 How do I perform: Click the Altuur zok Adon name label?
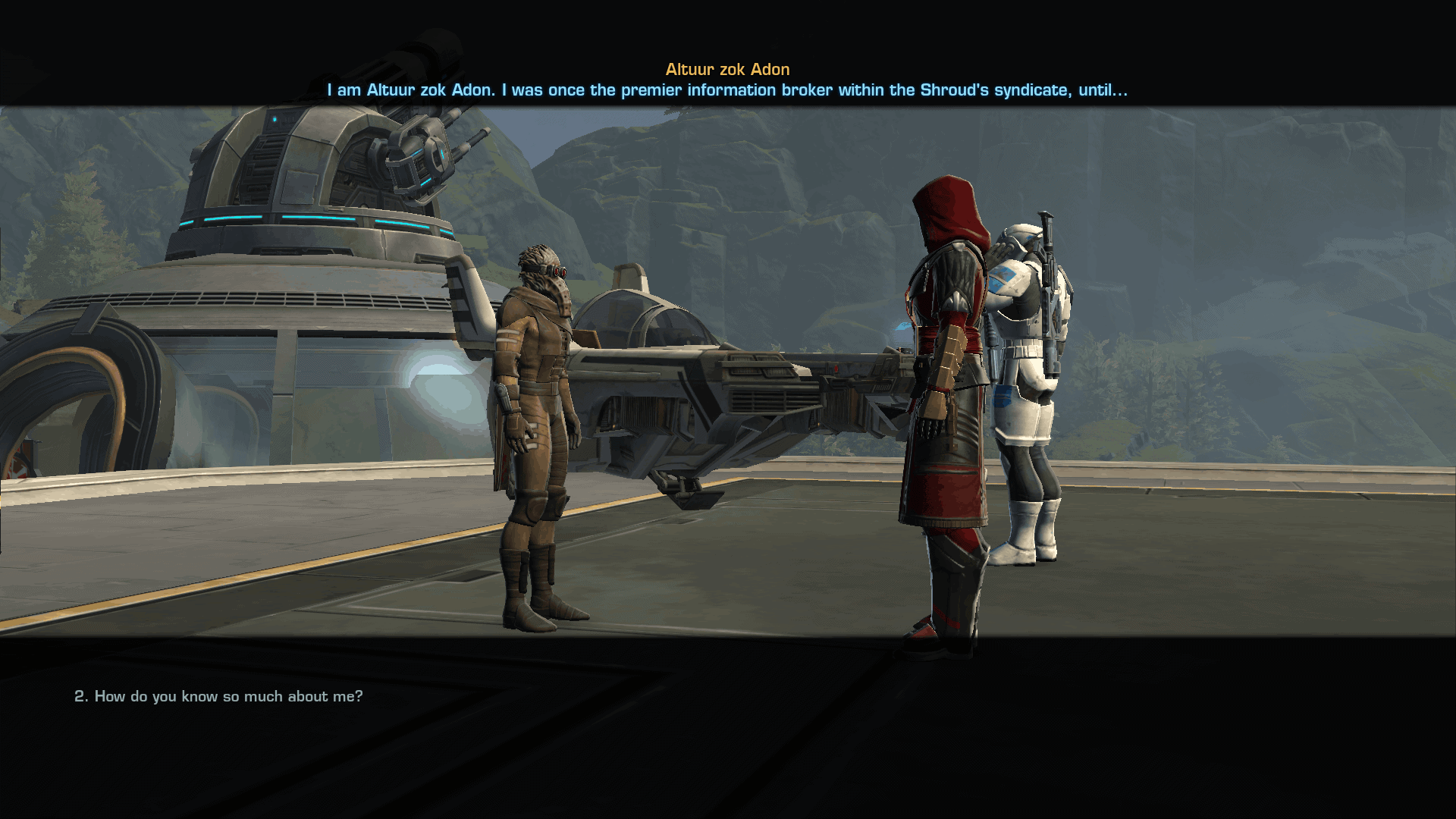[726, 68]
